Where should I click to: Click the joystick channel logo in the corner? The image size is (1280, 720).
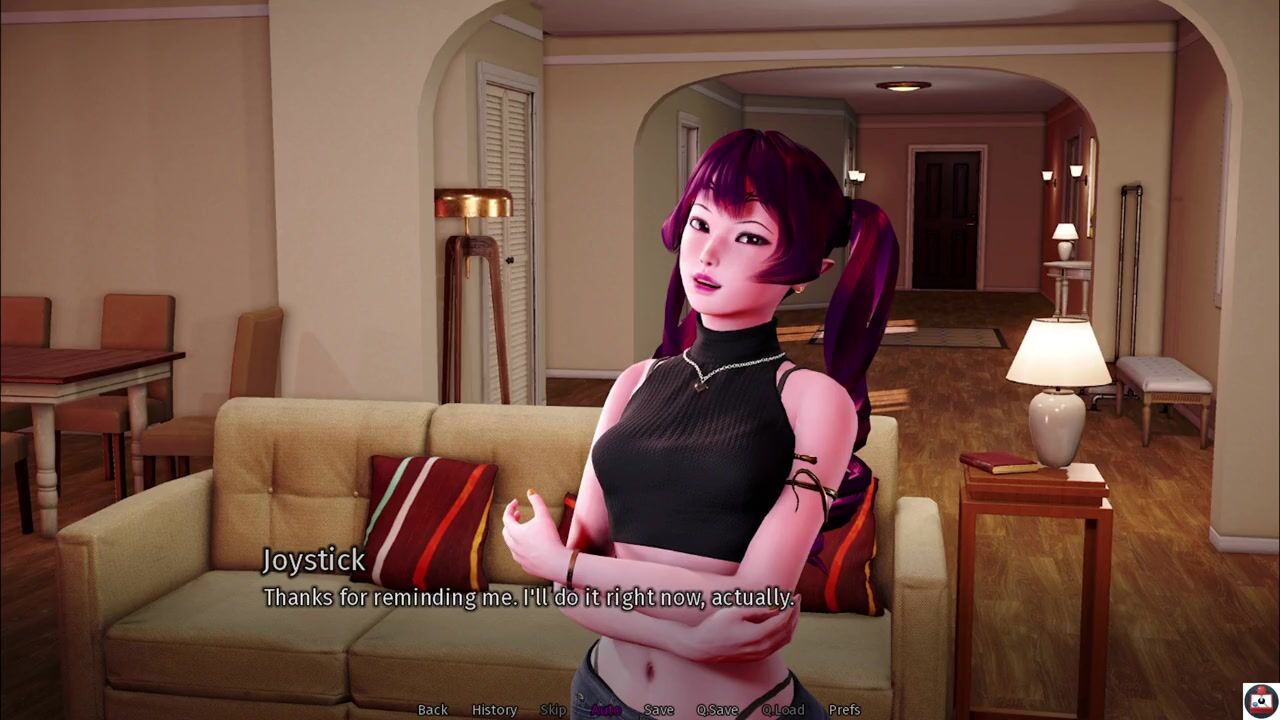pyautogui.click(x=1260, y=700)
